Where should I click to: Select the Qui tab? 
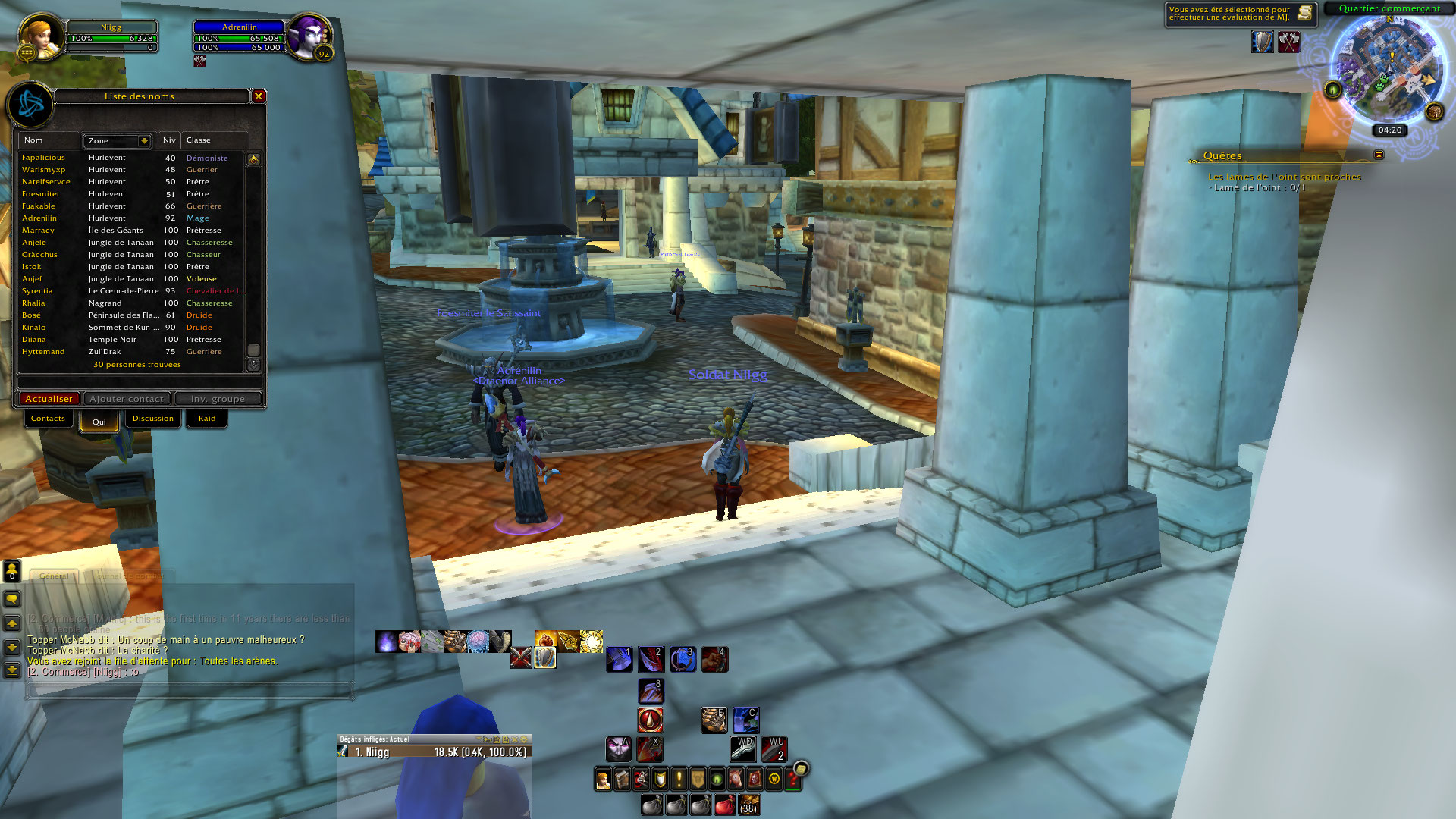99,422
